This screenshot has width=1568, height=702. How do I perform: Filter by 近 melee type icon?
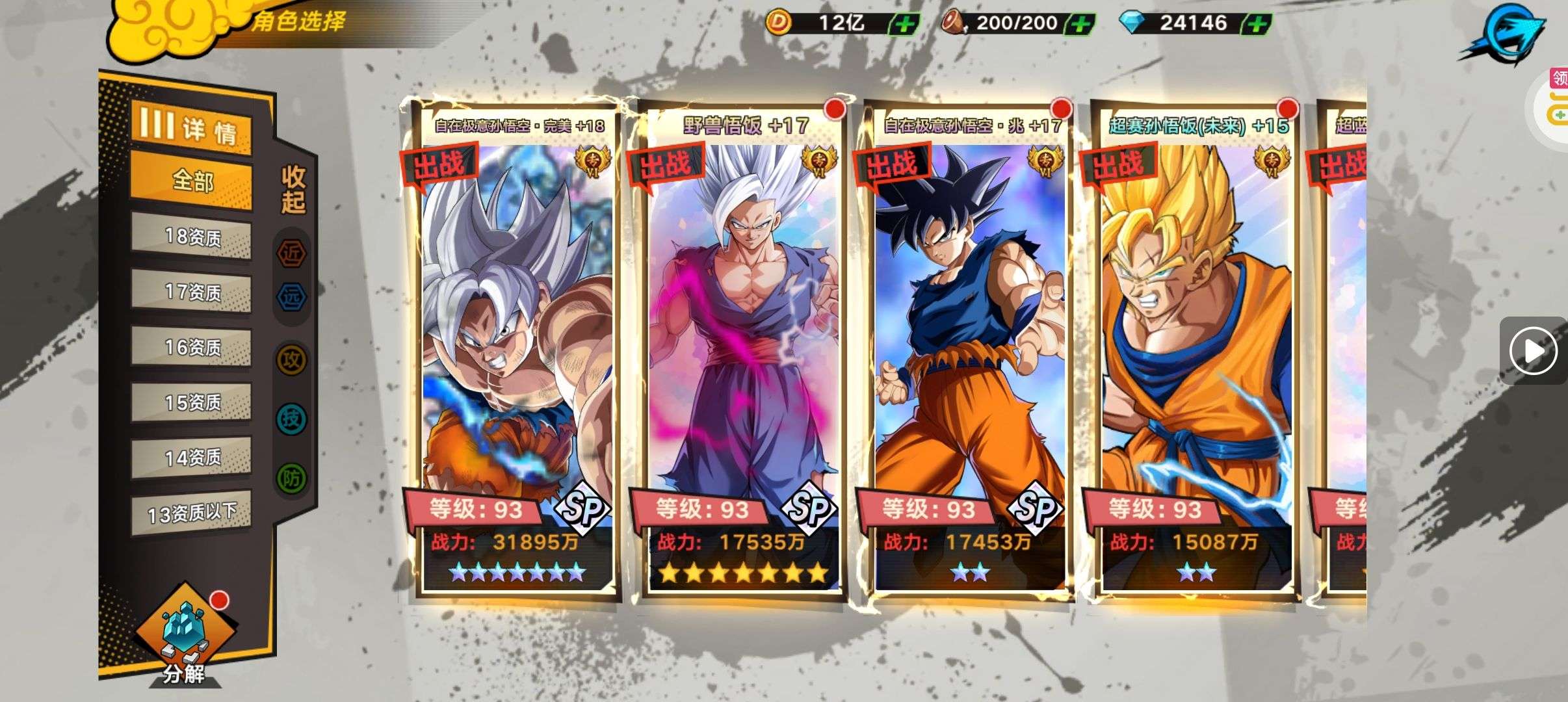click(291, 253)
